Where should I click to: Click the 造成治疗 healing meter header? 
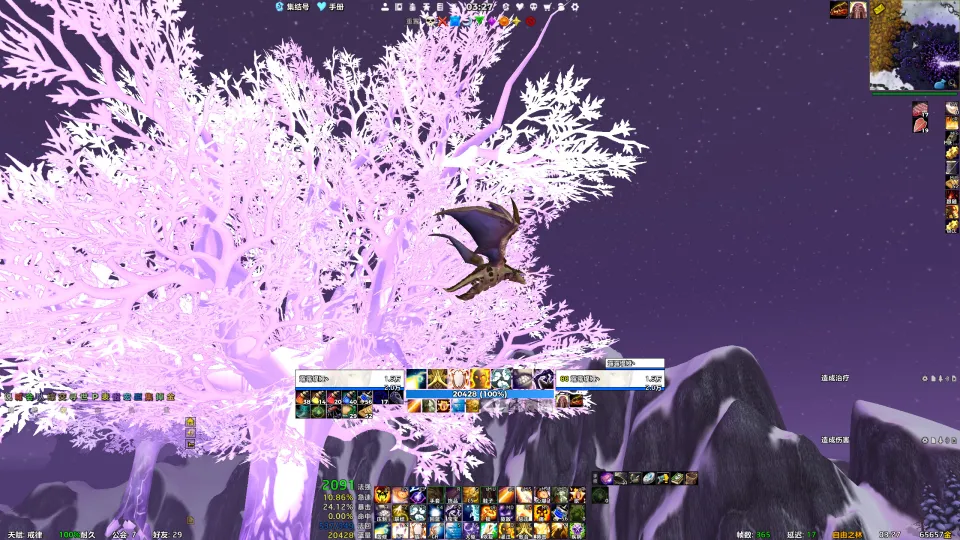[x=835, y=378]
